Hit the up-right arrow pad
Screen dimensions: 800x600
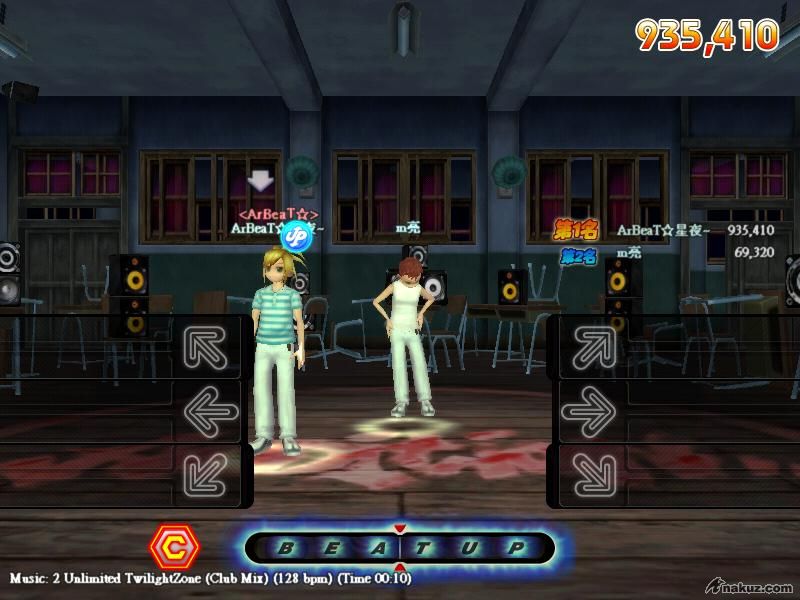pos(594,346)
